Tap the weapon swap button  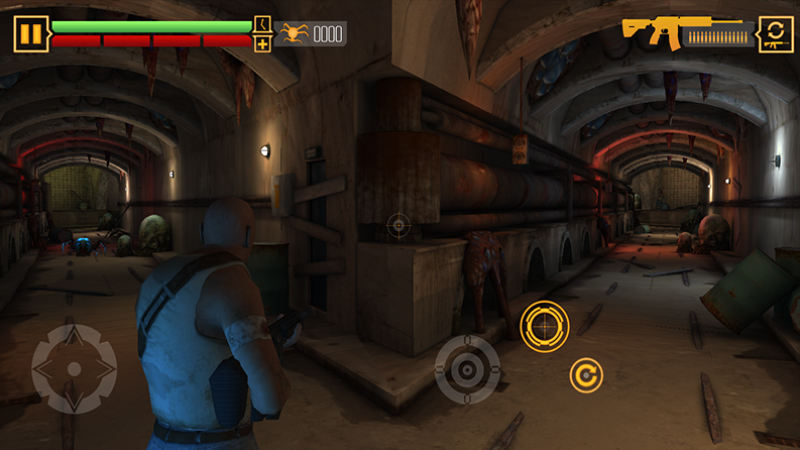tap(776, 34)
